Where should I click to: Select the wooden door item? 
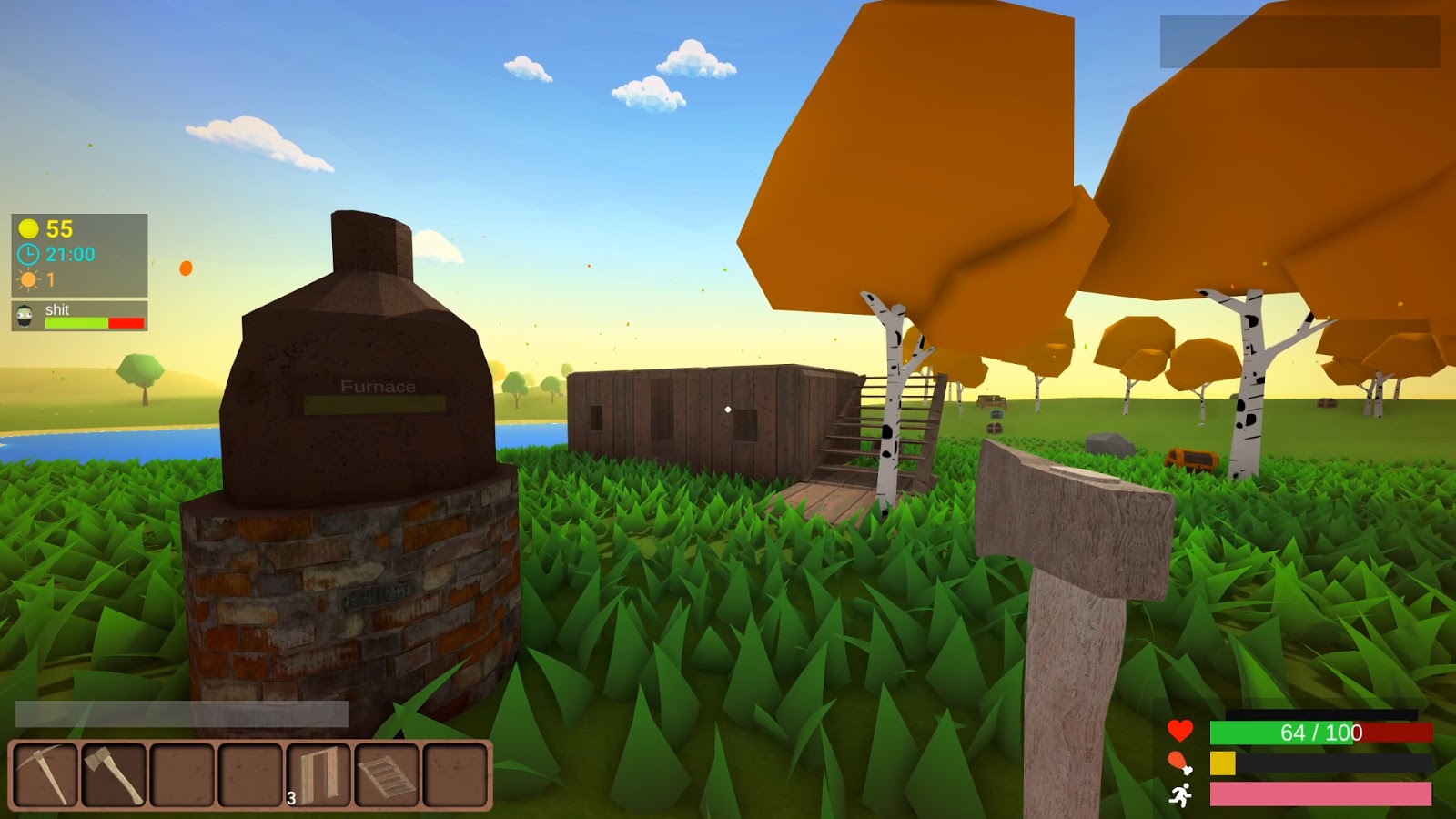pyautogui.click(x=318, y=775)
